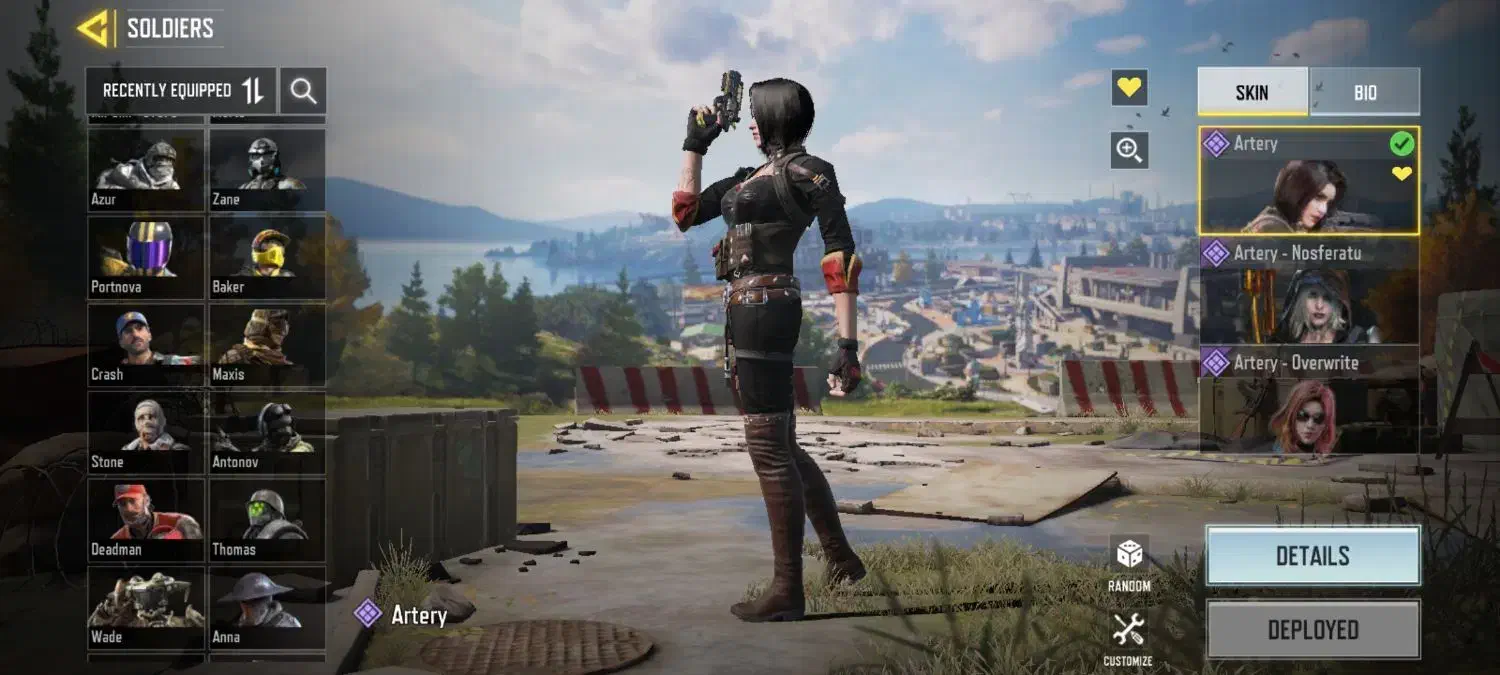Go back using the yellow arrow

tap(93, 29)
